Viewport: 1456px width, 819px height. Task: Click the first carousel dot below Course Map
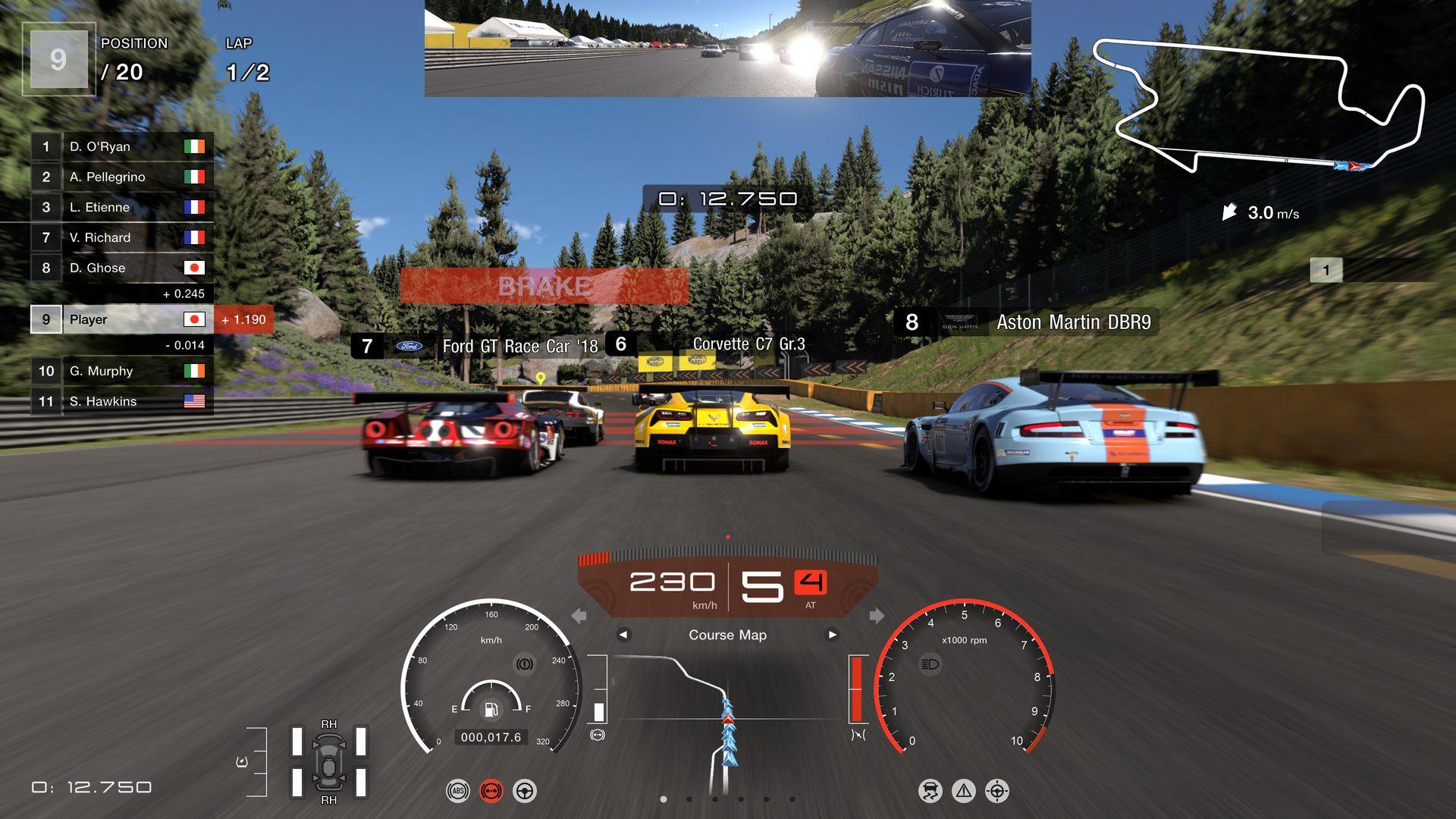pos(664,799)
